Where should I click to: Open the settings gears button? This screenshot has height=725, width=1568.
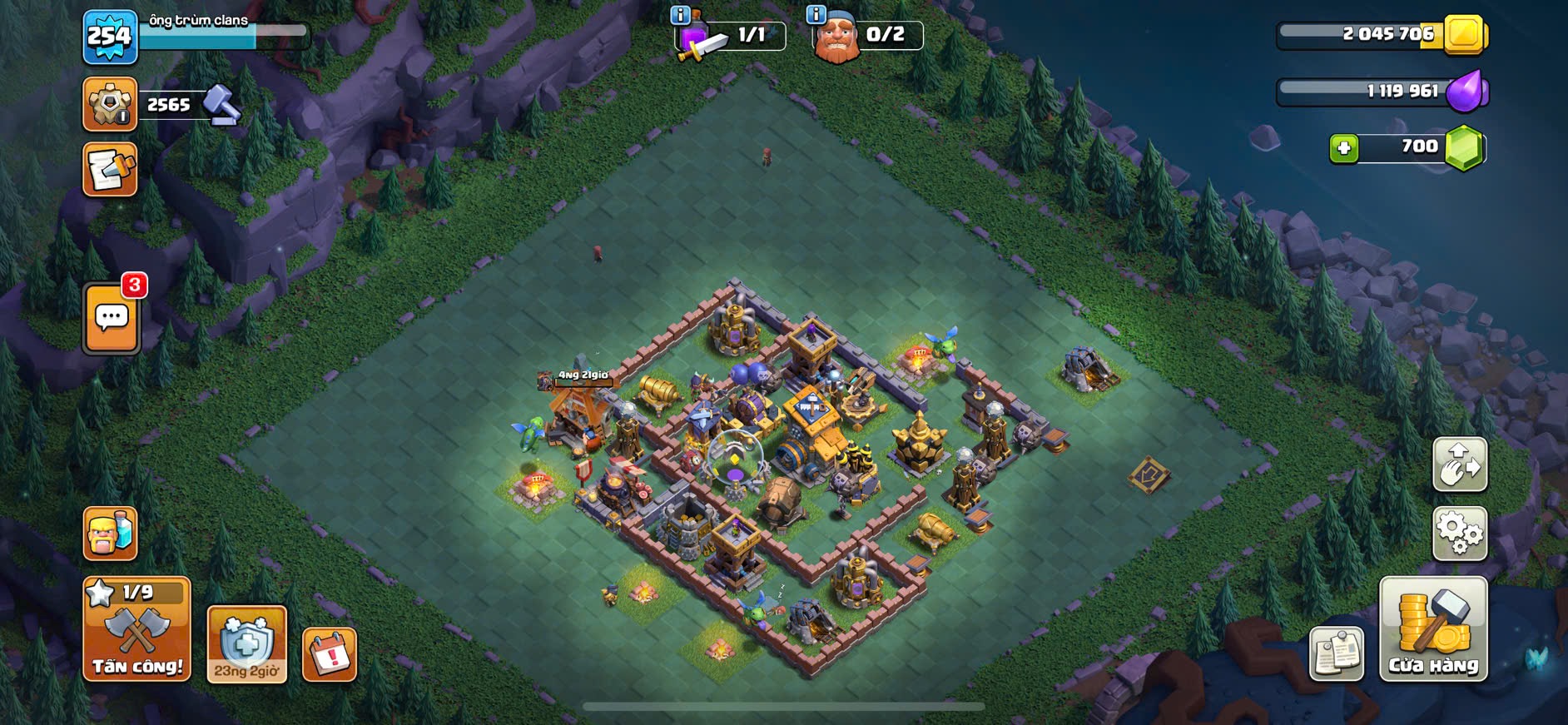1459,533
